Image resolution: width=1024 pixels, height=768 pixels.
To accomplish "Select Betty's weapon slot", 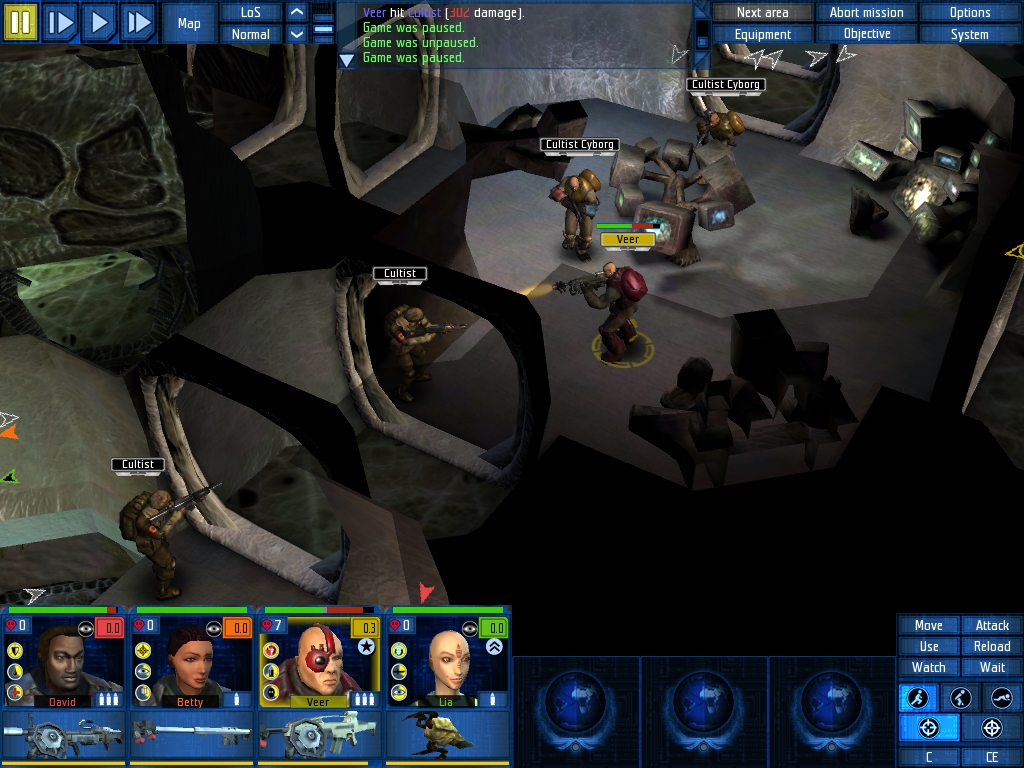I will pyautogui.click(x=192, y=735).
